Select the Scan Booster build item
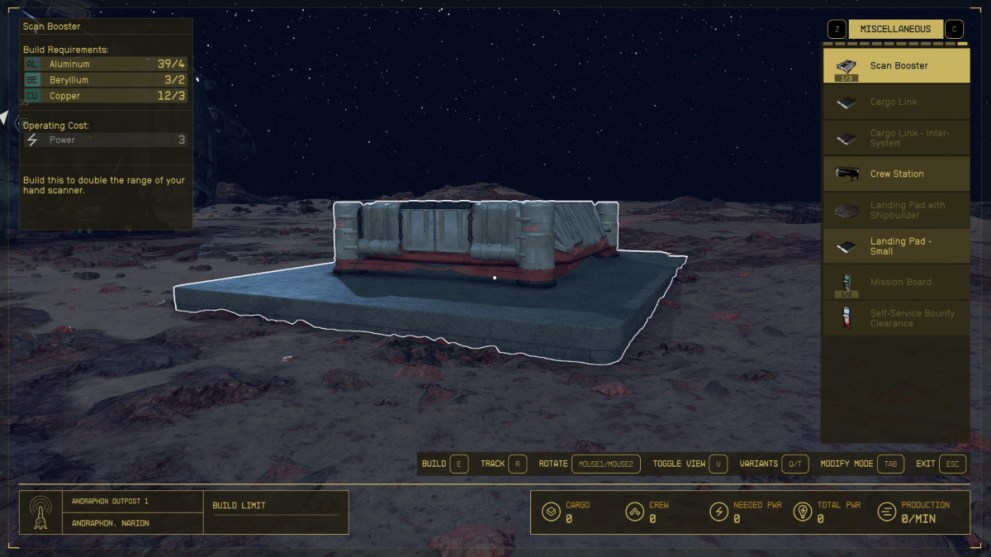Image resolution: width=991 pixels, height=557 pixels. 896,66
